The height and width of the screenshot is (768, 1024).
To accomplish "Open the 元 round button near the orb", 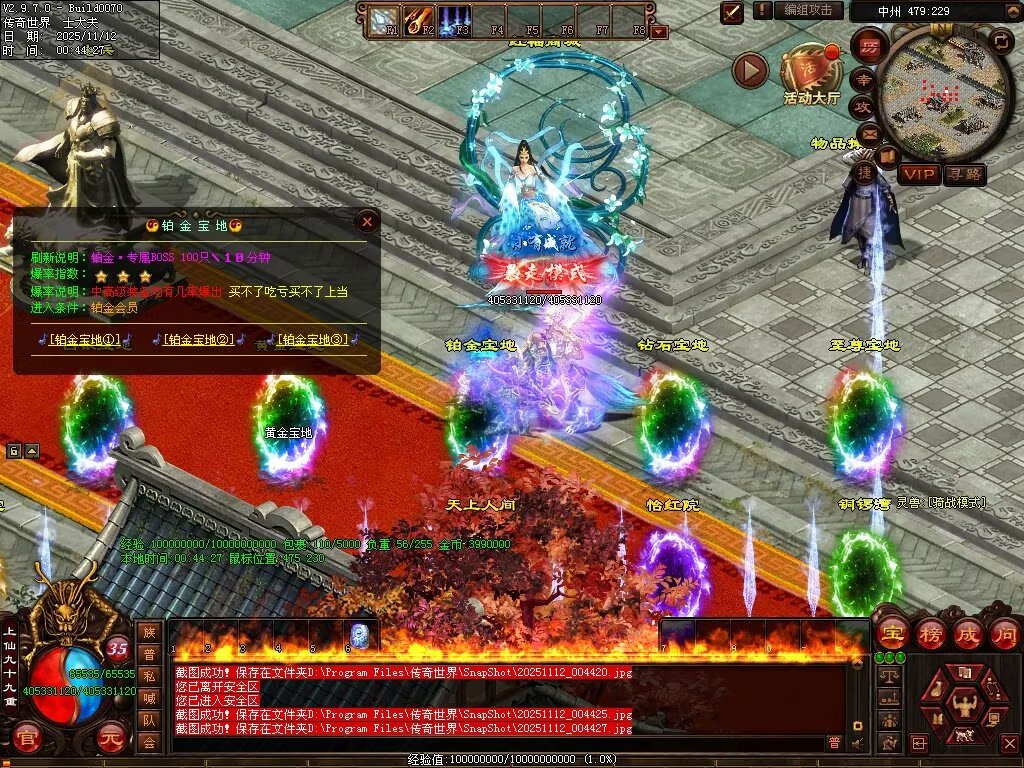I will 110,739.
